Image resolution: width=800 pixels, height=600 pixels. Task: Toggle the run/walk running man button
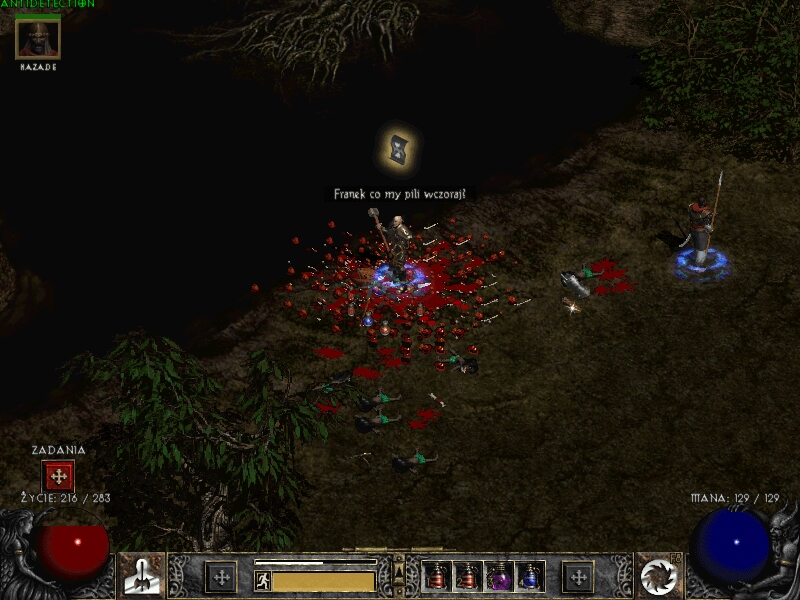tap(263, 581)
